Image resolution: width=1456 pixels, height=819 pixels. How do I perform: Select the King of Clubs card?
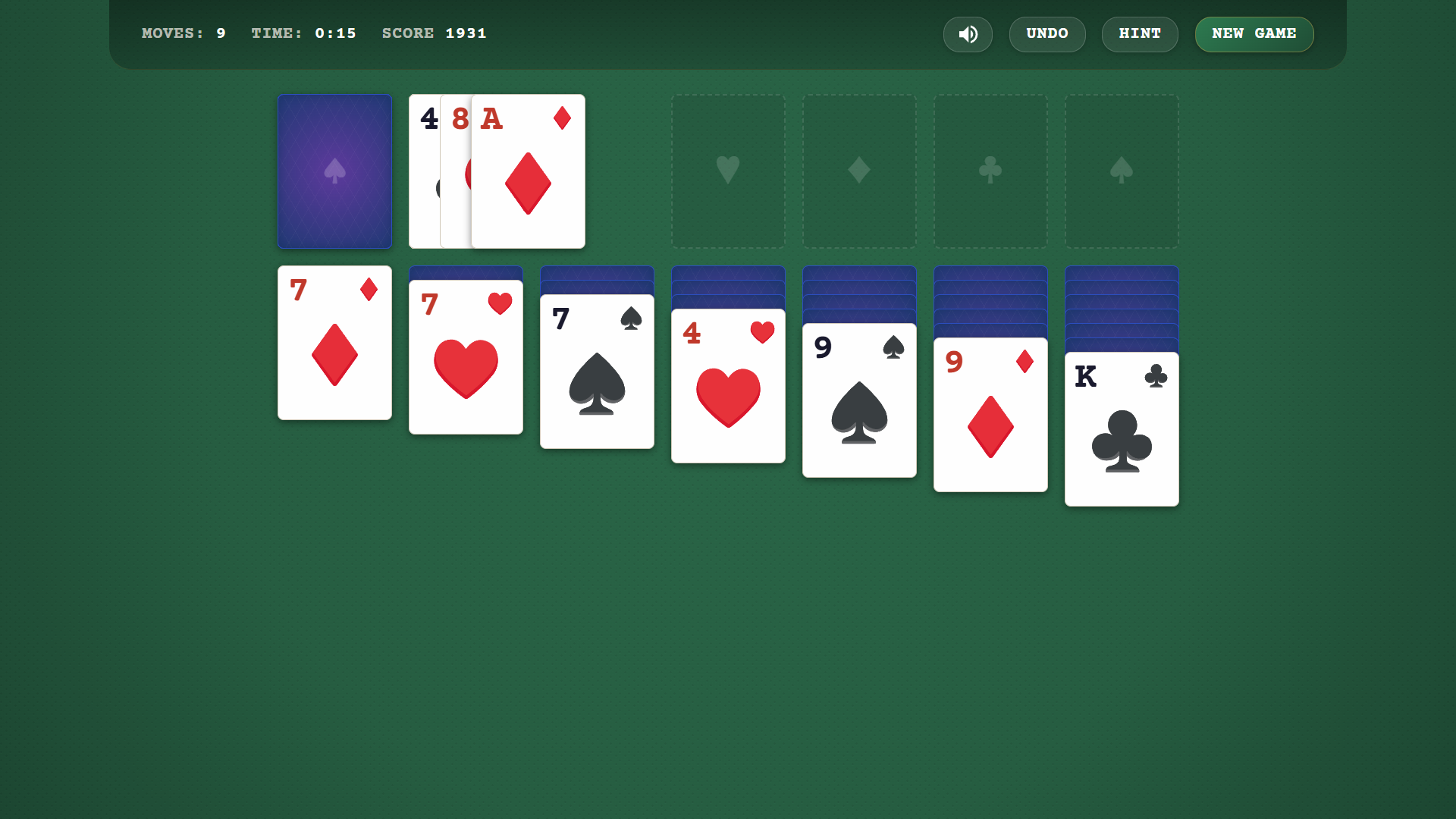(x=1122, y=428)
